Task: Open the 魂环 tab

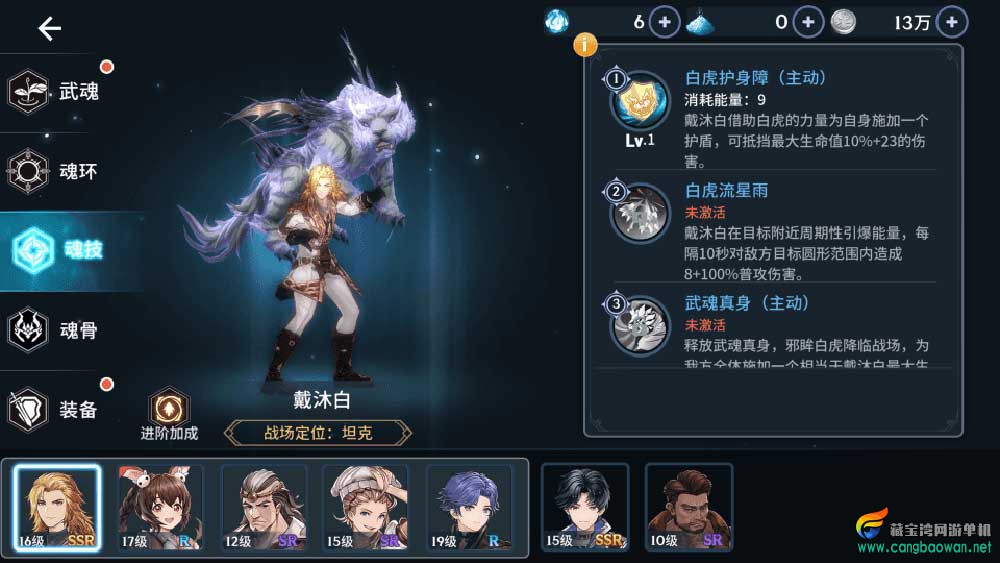Action: (x=58, y=171)
